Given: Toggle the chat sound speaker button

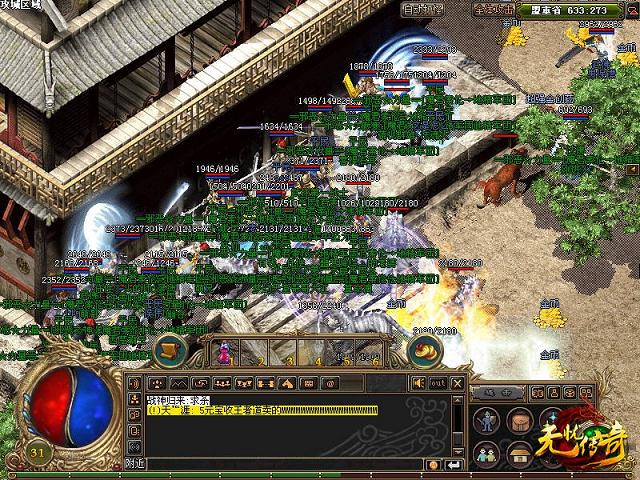Looking at the screenshot, I should pyautogui.click(x=418, y=382).
